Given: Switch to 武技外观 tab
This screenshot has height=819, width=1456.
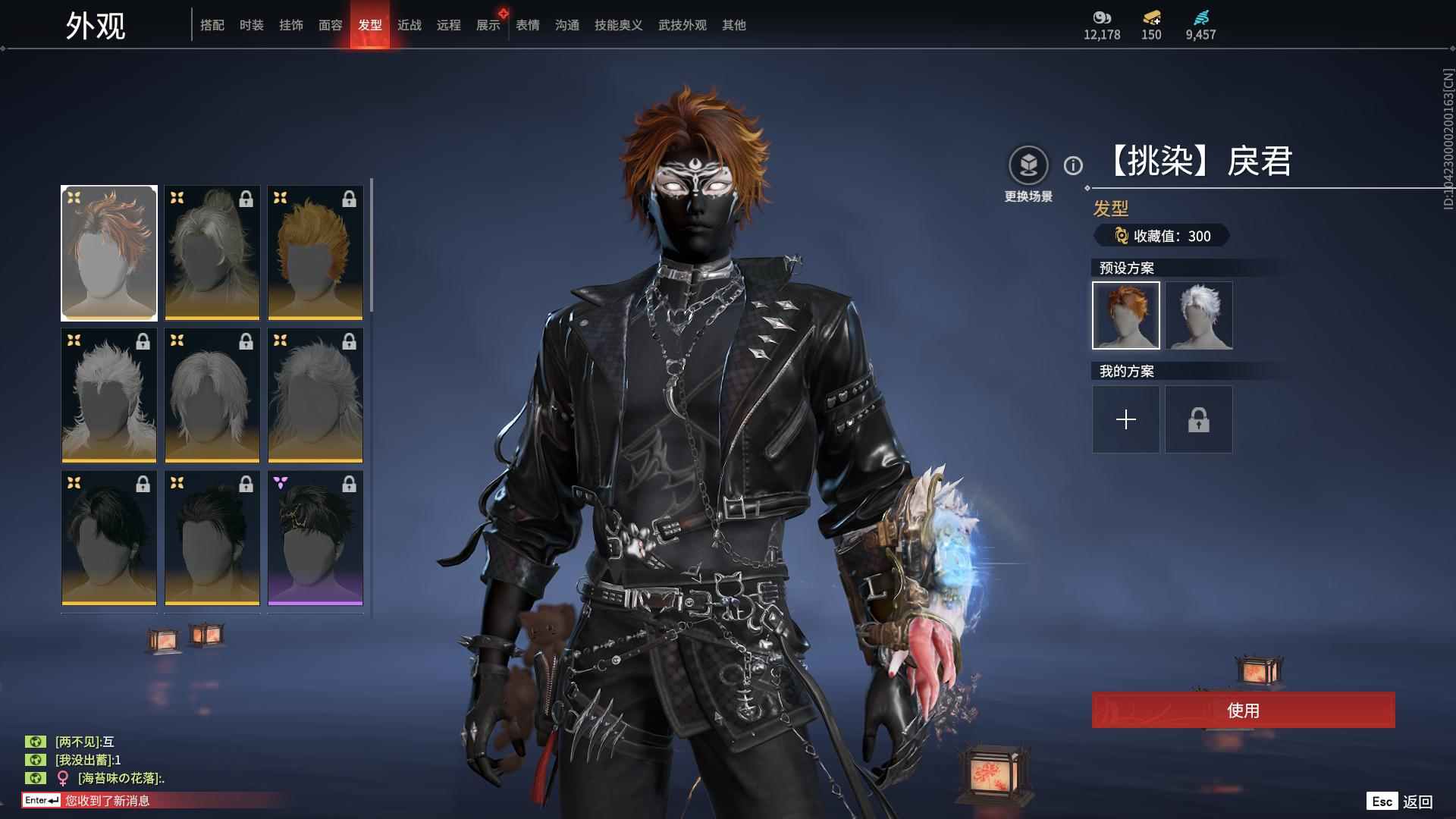Looking at the screenshot, I should tap(682, 25).
